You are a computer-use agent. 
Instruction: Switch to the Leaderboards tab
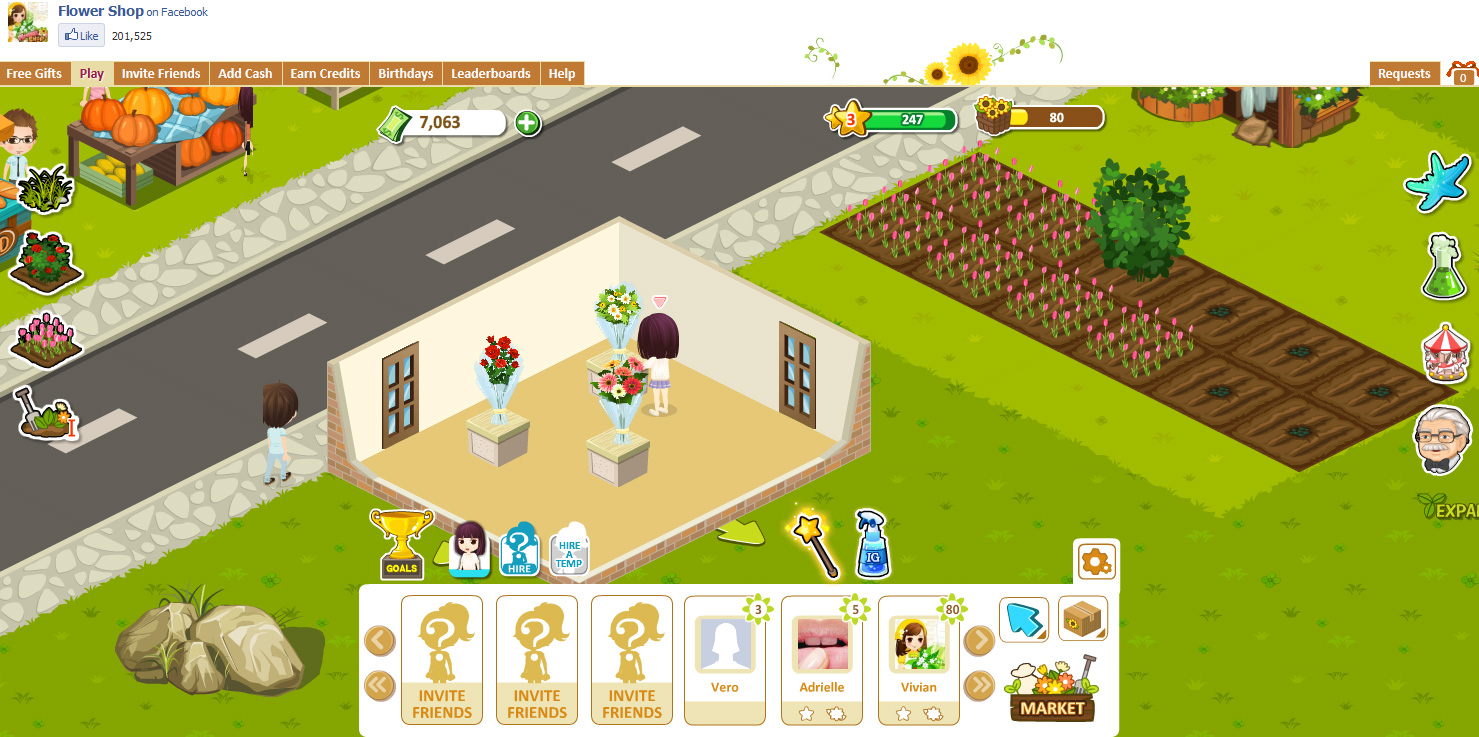click(x=491, y=73)
